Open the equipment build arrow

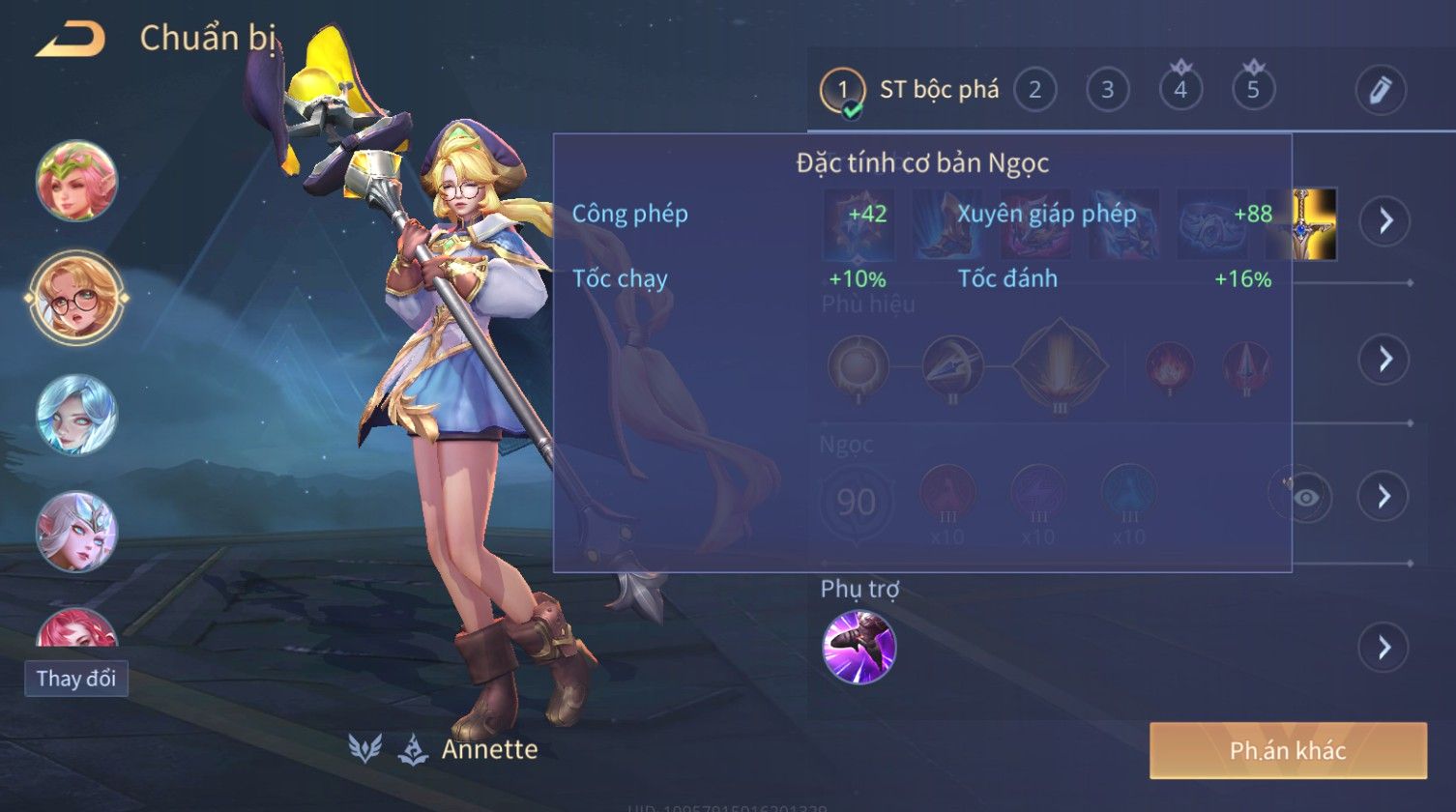click(1384, 221)
